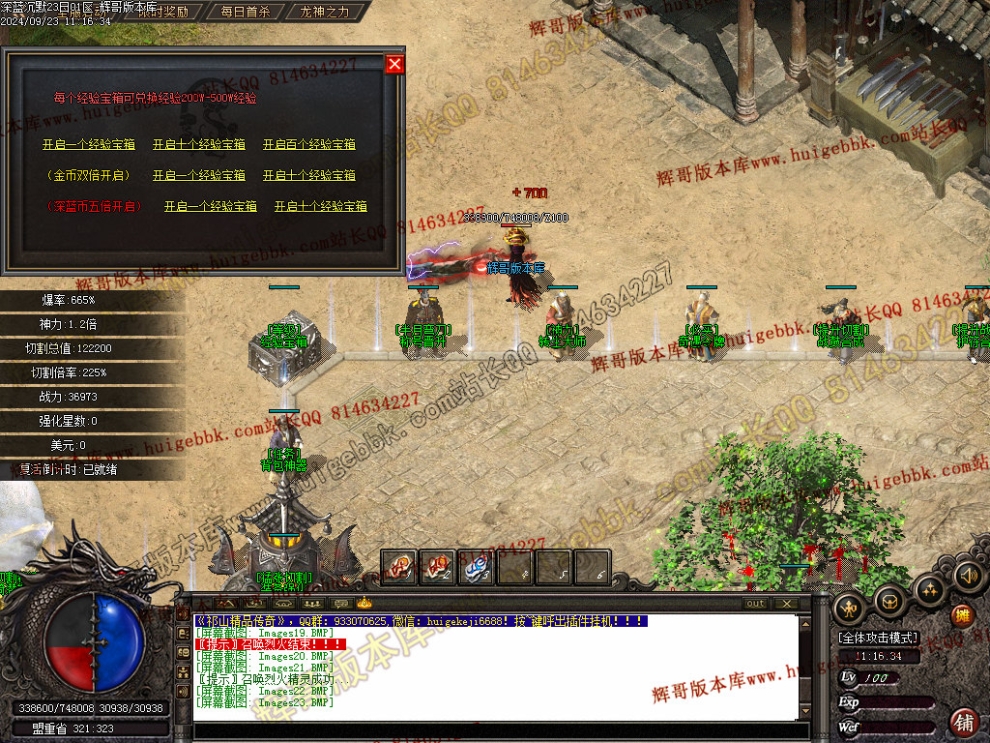Open the skills round star icon
This screenshot has height=743, width=990.
[929, 591]
